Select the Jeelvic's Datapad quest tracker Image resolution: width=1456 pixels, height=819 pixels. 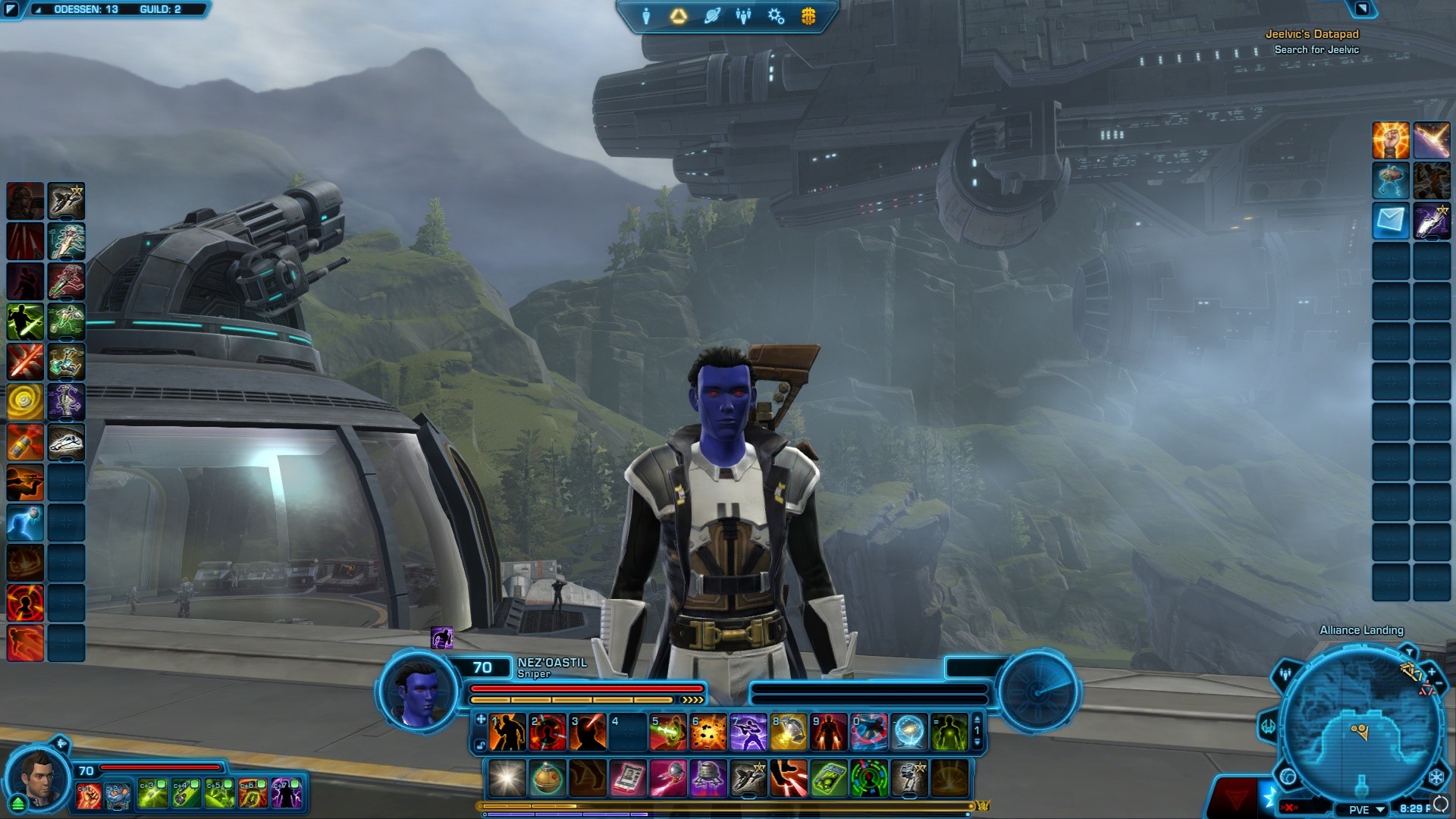point(1312,34)
